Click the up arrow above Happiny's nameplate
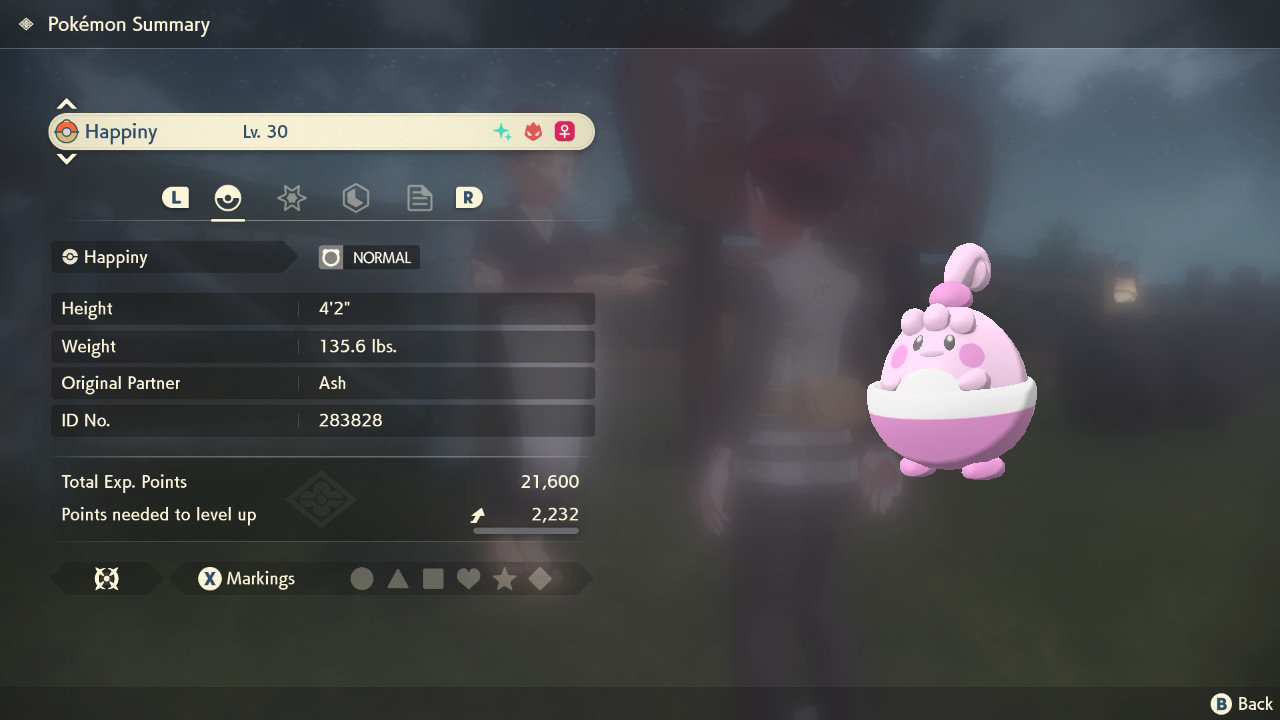Image resolution: width=1280 pixels, height=720 pixels. point(66,102)
